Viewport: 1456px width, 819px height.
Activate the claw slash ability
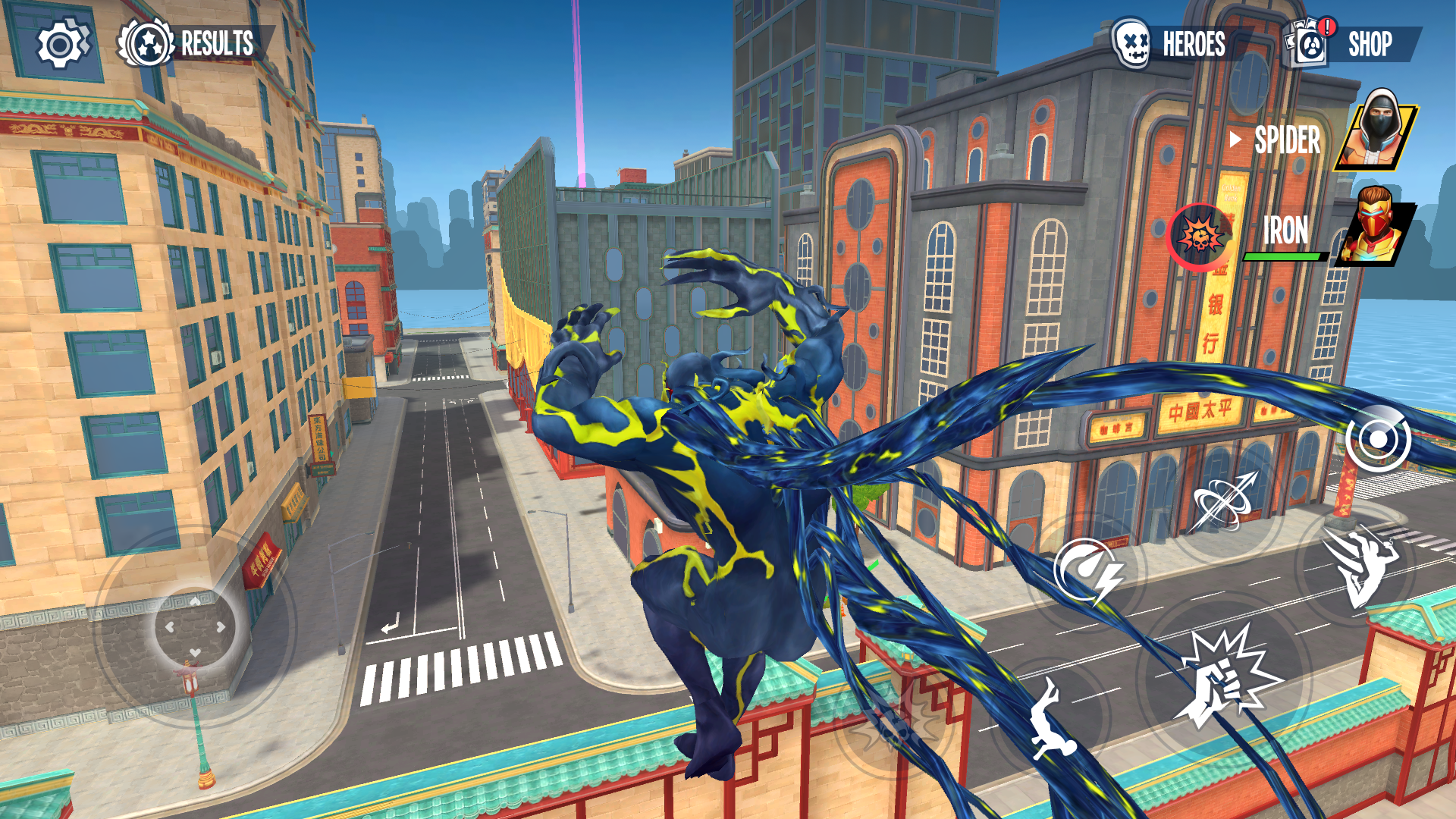point(1359,565)
